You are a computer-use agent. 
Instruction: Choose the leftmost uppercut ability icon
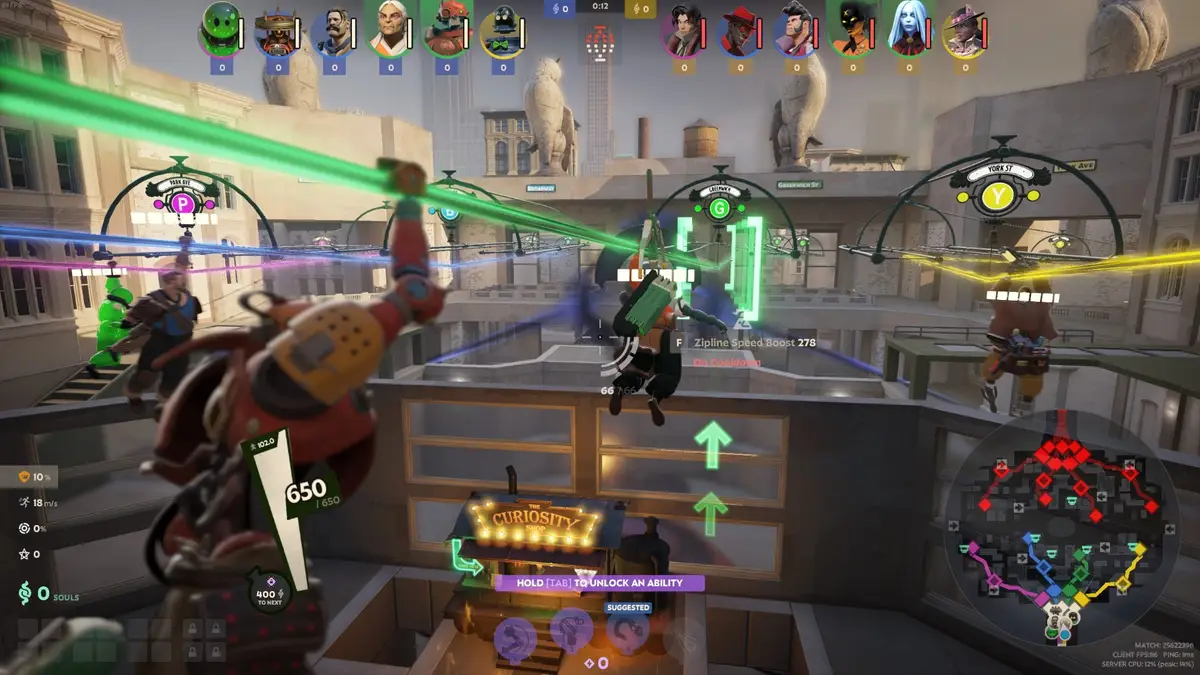coord(515,636)
